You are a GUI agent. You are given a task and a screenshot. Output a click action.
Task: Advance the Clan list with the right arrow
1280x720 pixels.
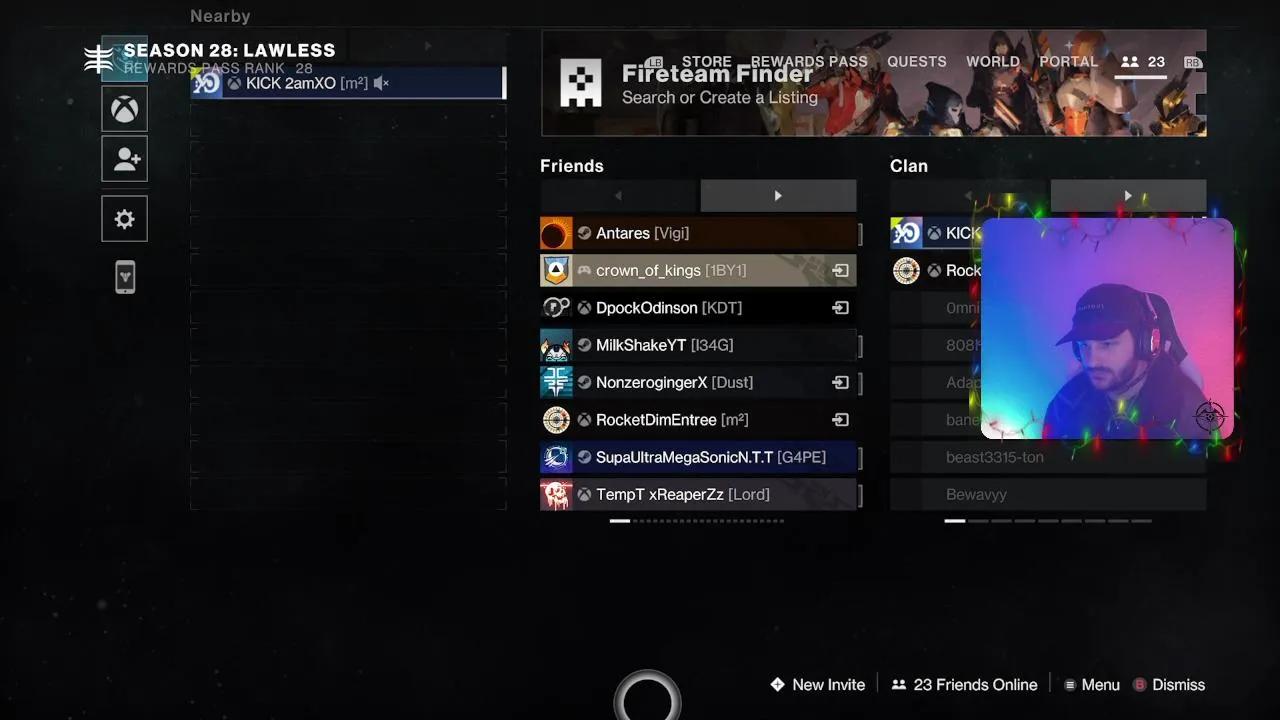point(1128,195)
